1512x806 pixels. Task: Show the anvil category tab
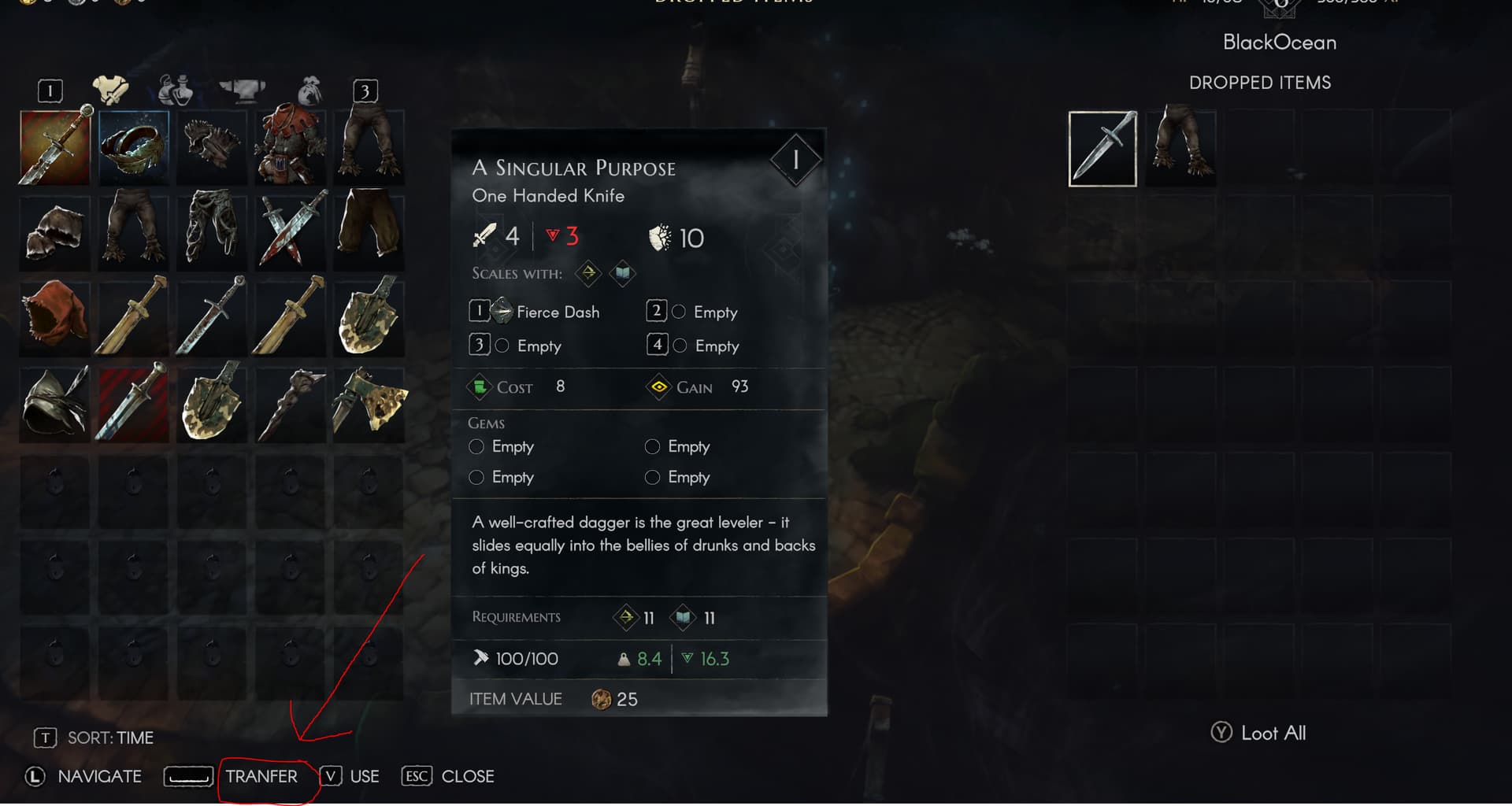[x=242, y=90]
